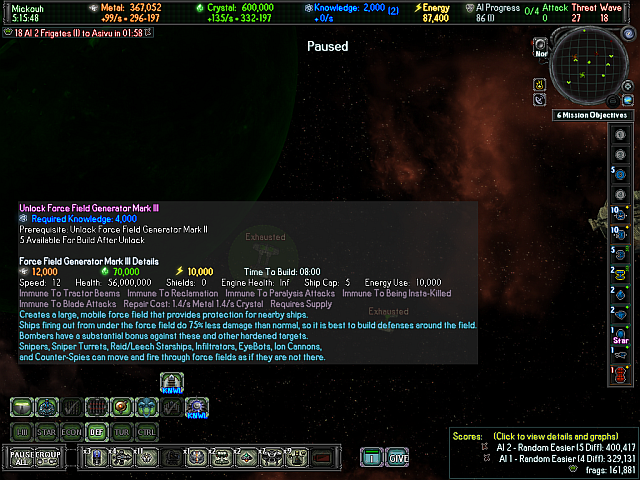Viewport: 640px width, 480px height.
Task: Select the DEF research tab
Action: point(97,431)
